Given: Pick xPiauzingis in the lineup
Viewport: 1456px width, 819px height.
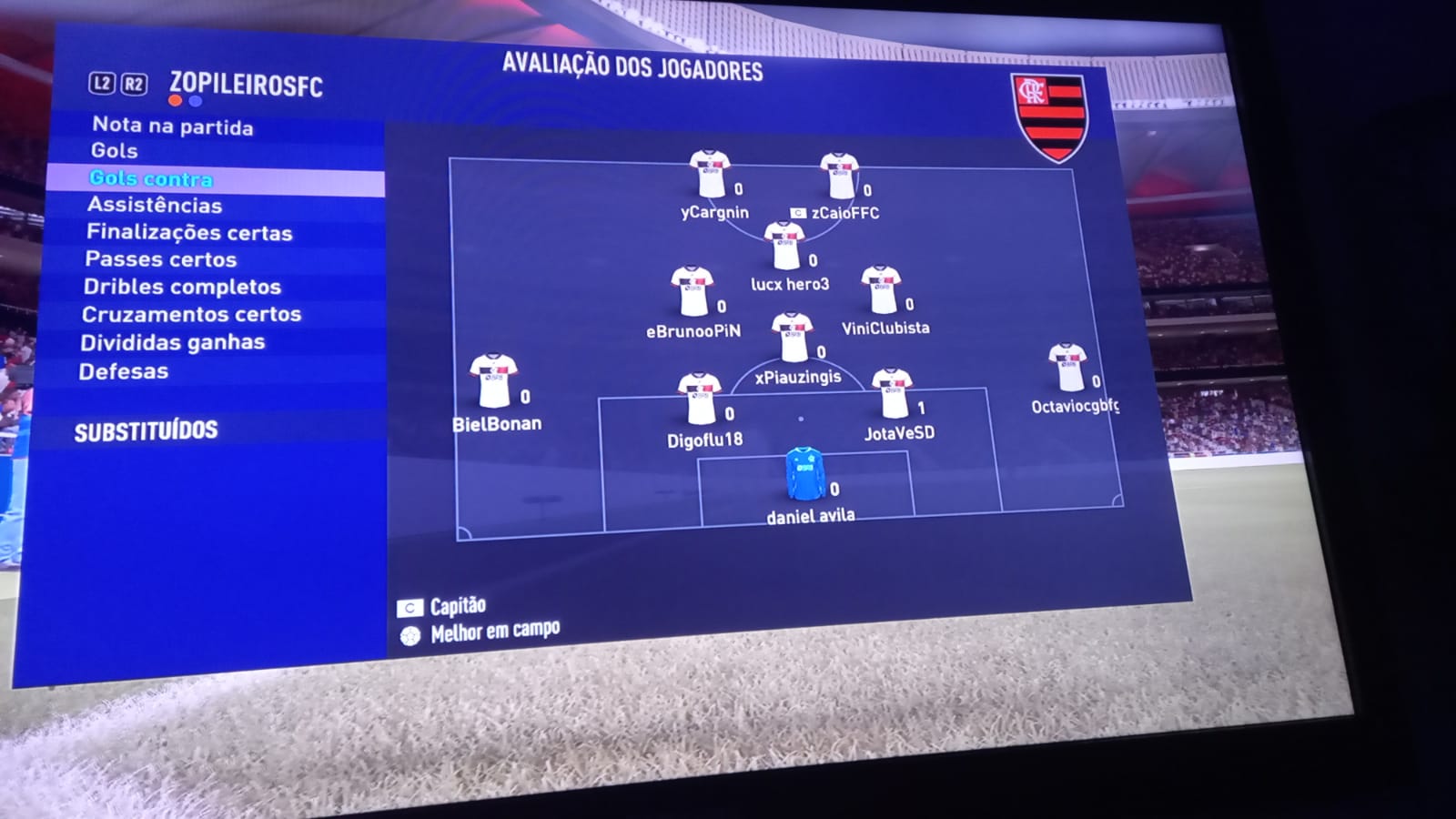Looking at the screenshot, I should [x=792, y=337].
